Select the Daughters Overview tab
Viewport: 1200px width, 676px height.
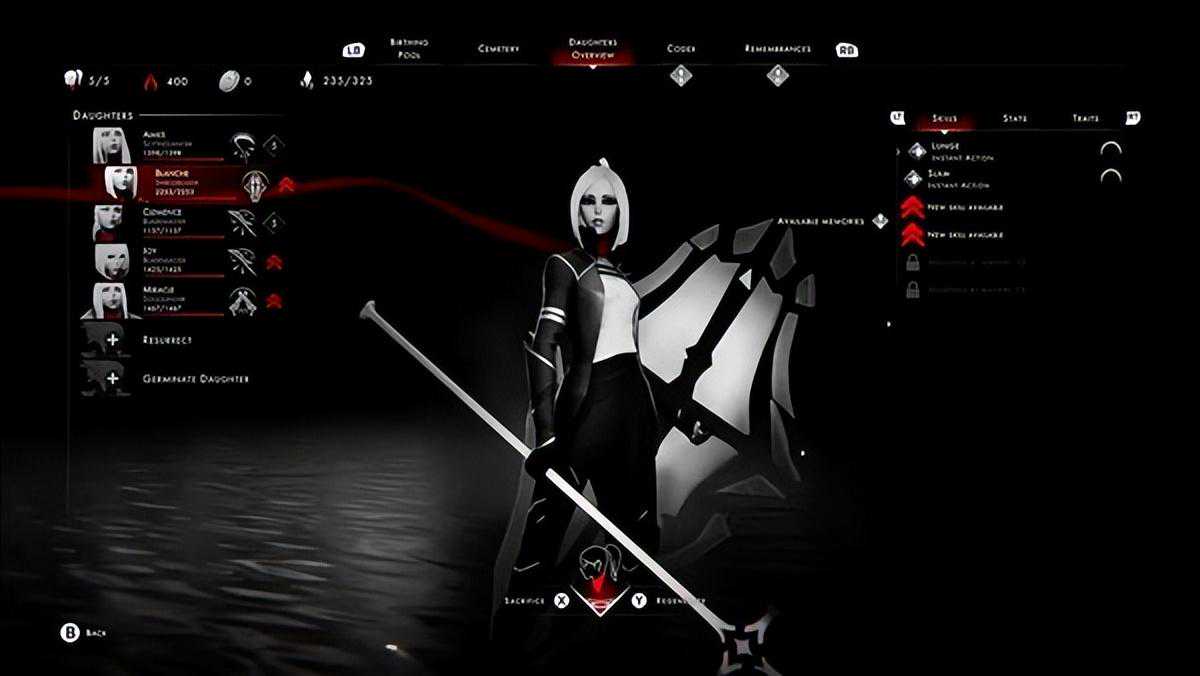point(592,49)
